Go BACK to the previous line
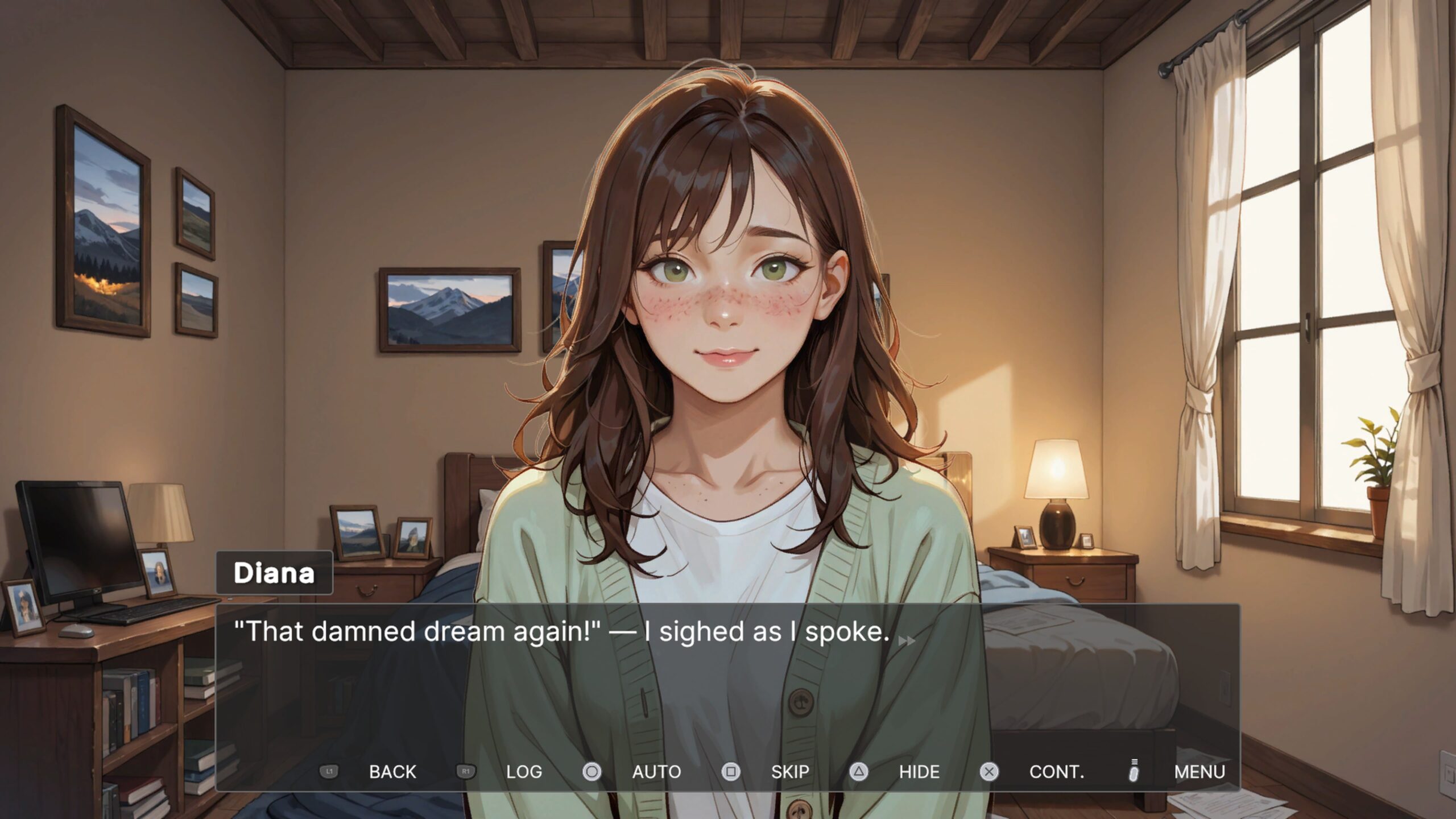The height and width of the screenshot is (819, 1456). point(392,772)
